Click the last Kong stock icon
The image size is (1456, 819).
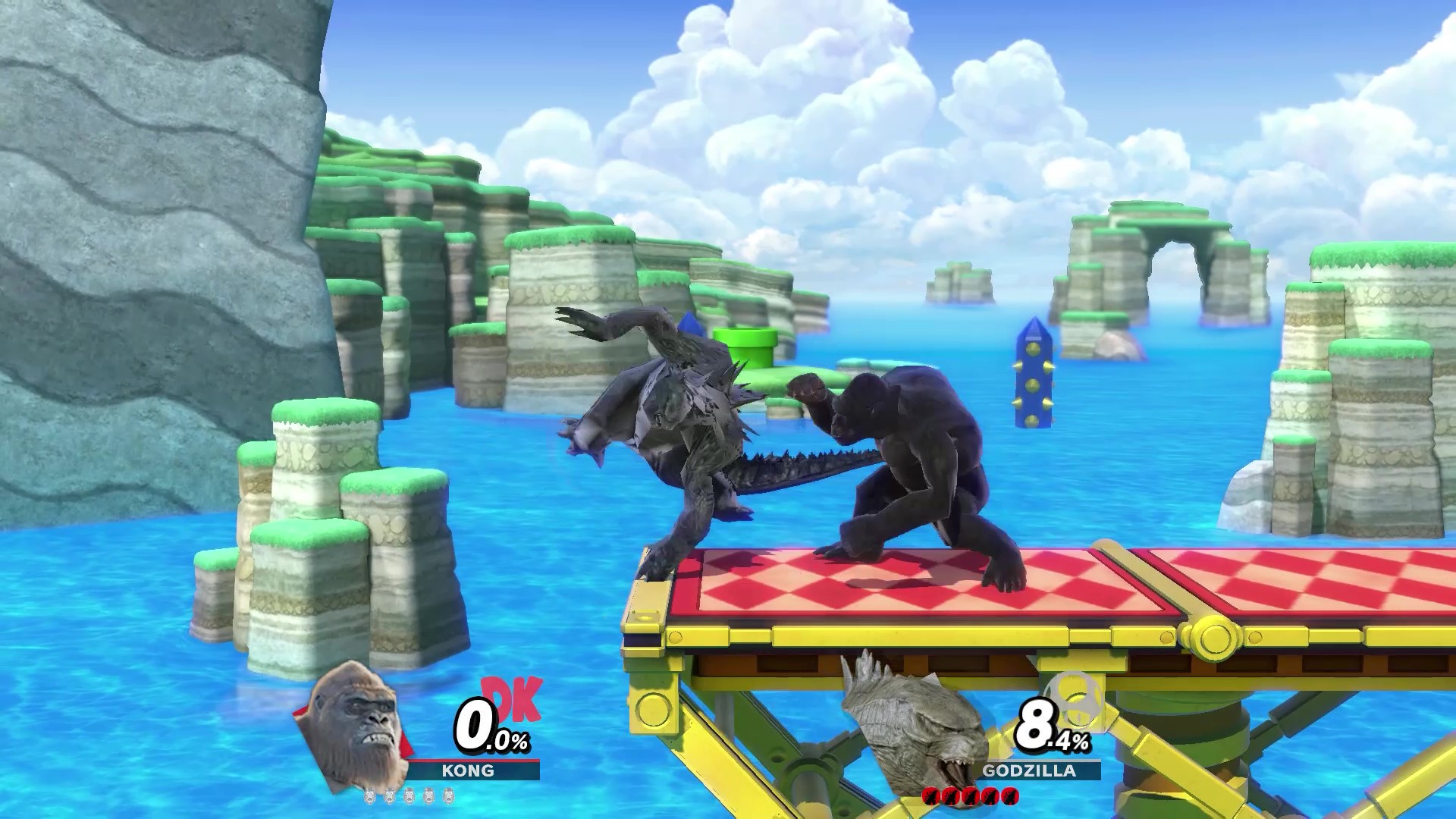[x=448, y=796]
